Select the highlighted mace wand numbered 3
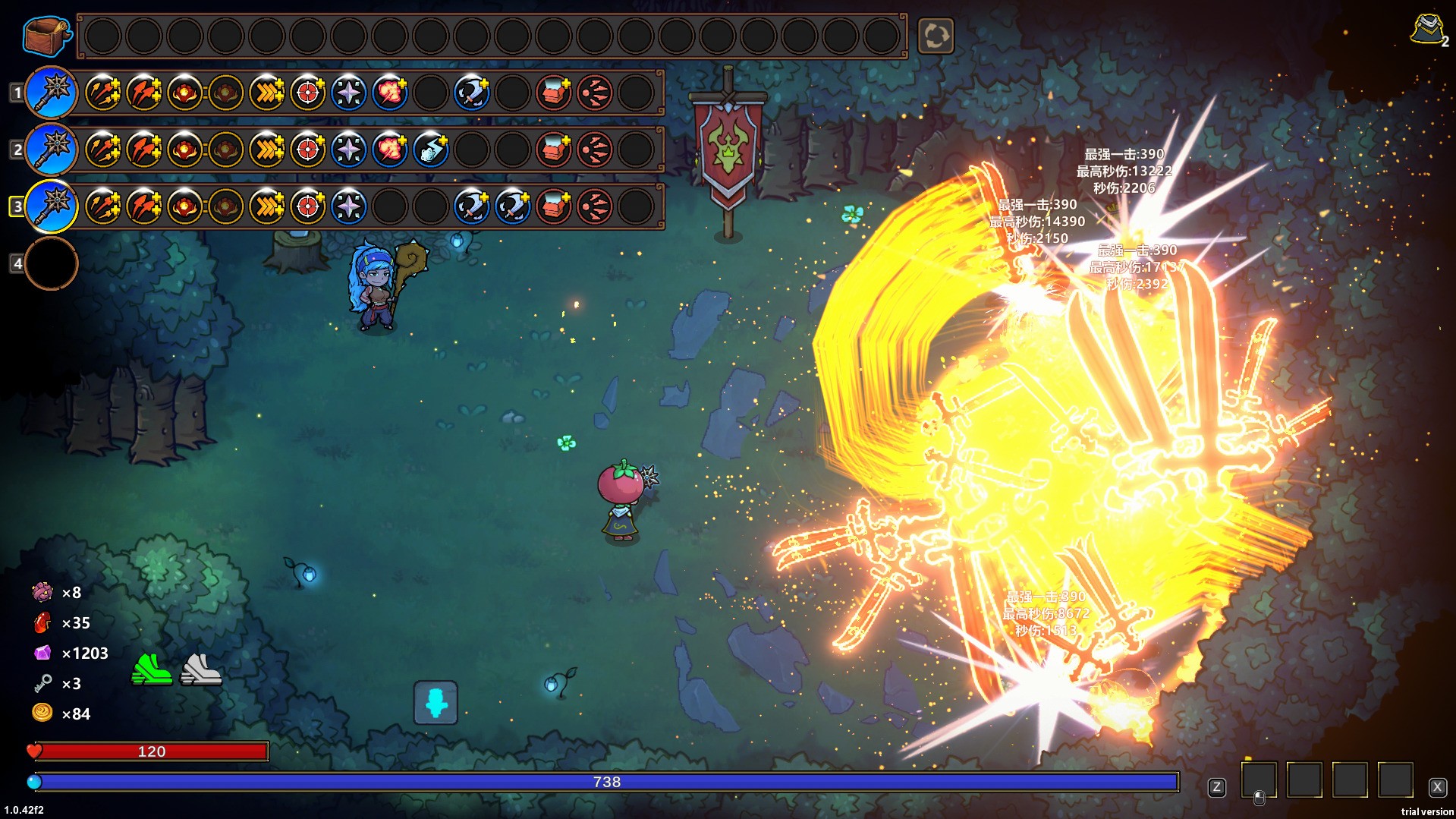The width and height of the screenshot is (1456, 819). (52, 206)
